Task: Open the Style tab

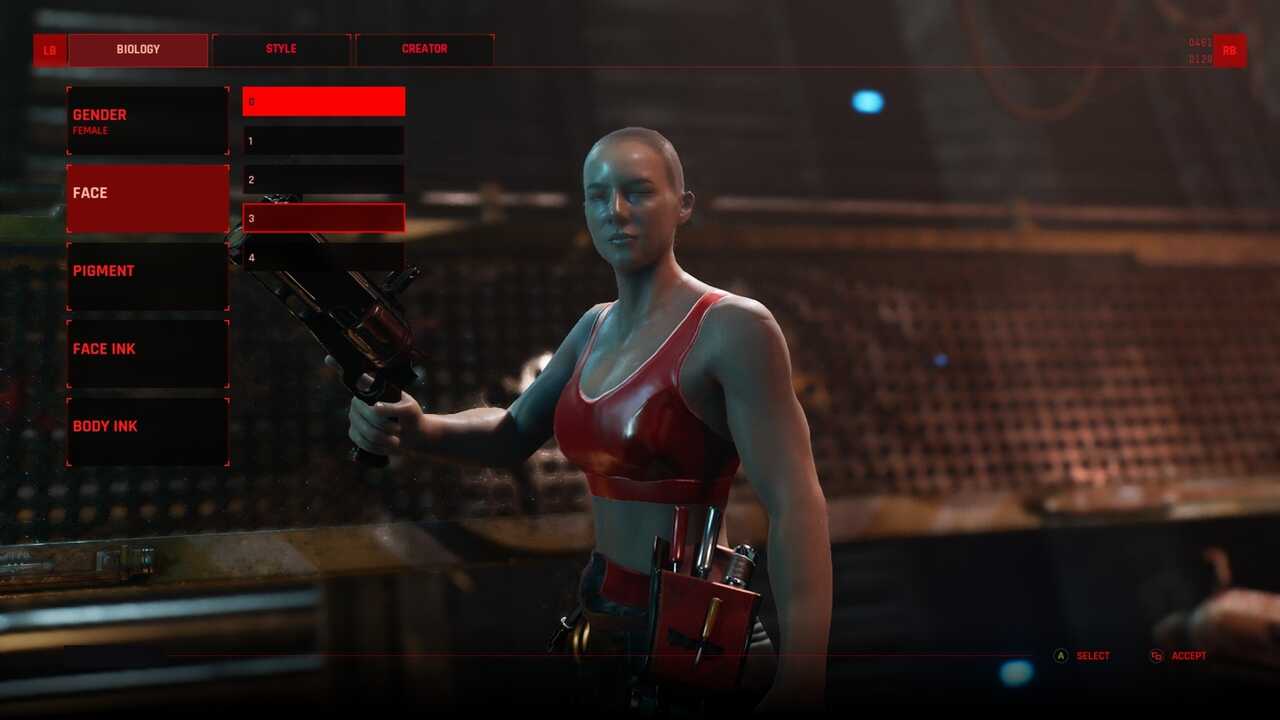Action: [x=281, y=50]
